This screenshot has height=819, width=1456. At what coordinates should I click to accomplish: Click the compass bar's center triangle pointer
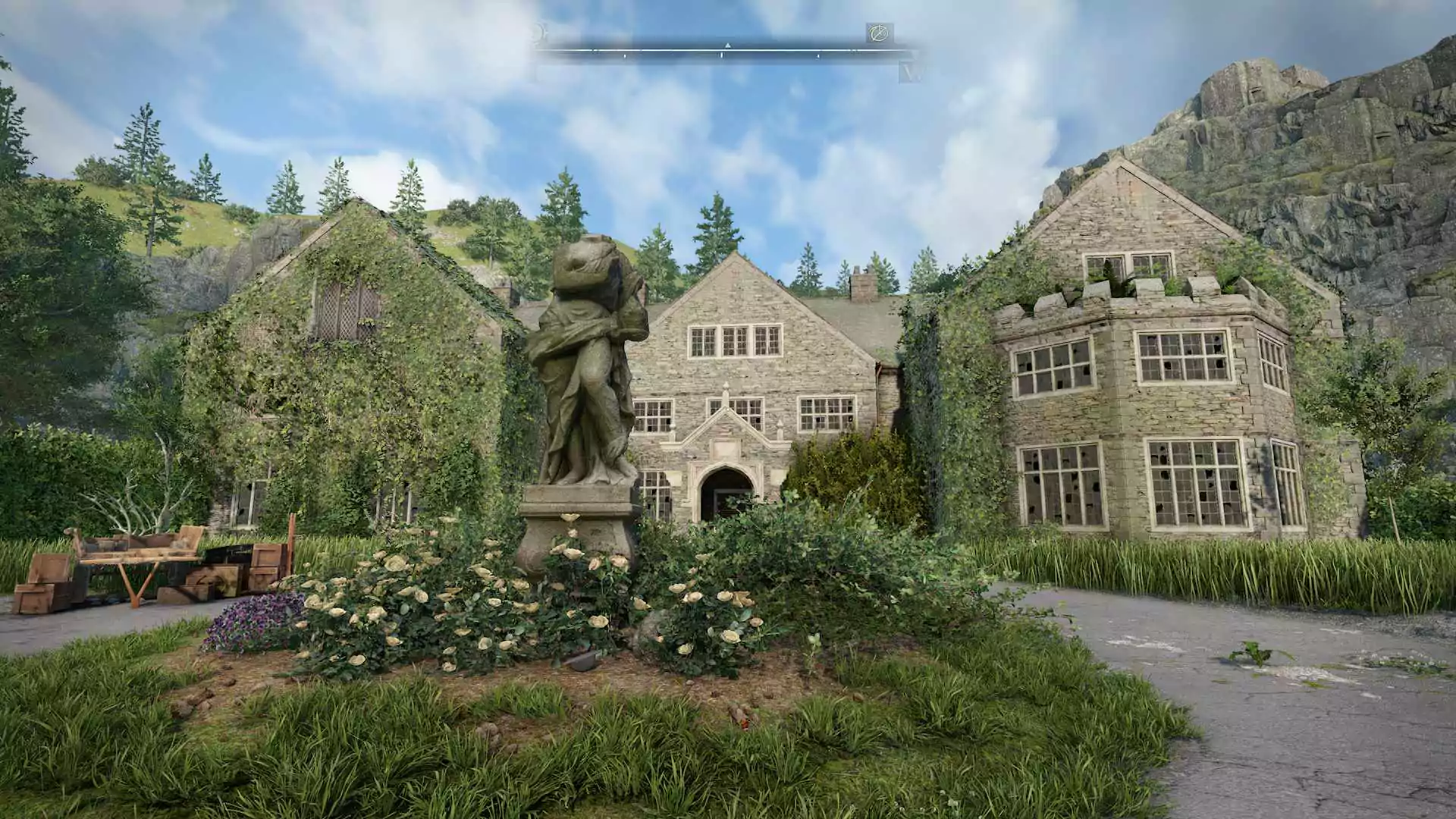click(727, 46)
